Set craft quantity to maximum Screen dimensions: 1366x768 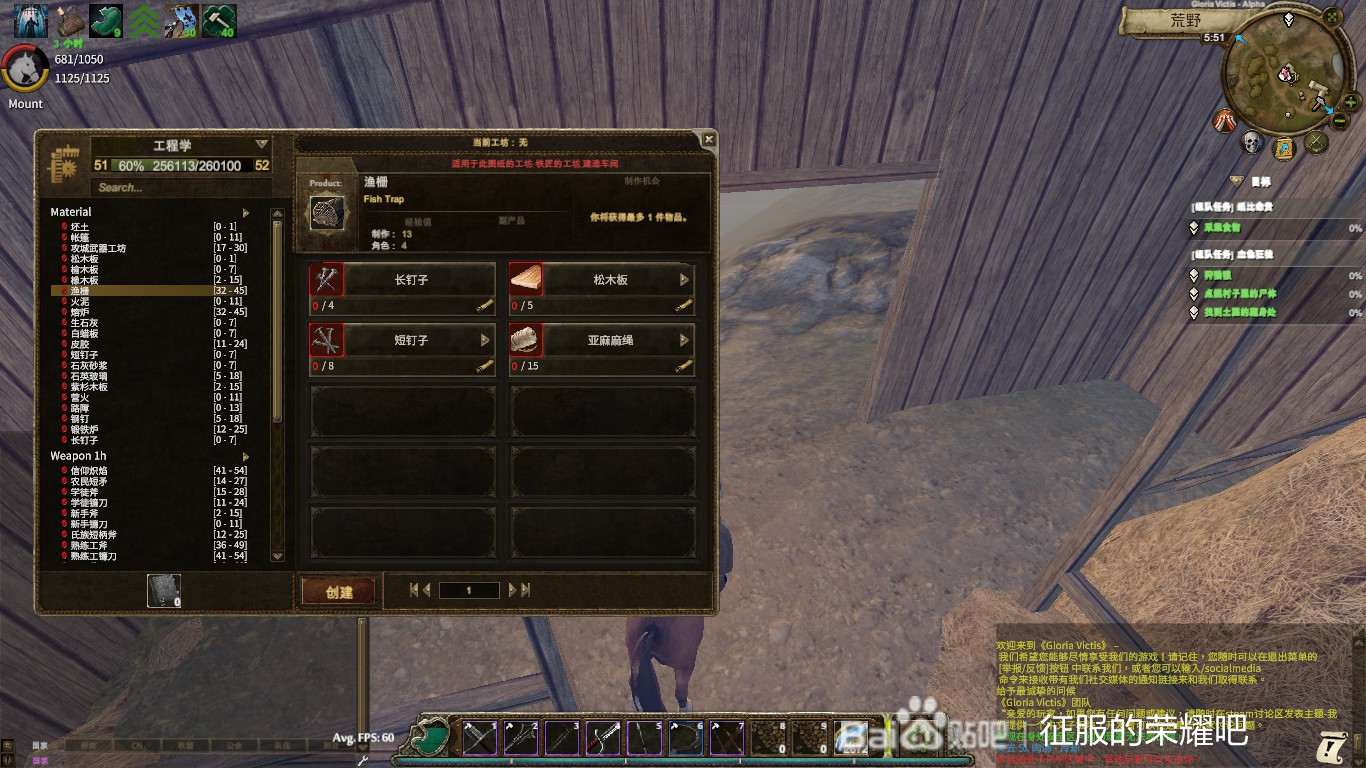pos(520,591)
